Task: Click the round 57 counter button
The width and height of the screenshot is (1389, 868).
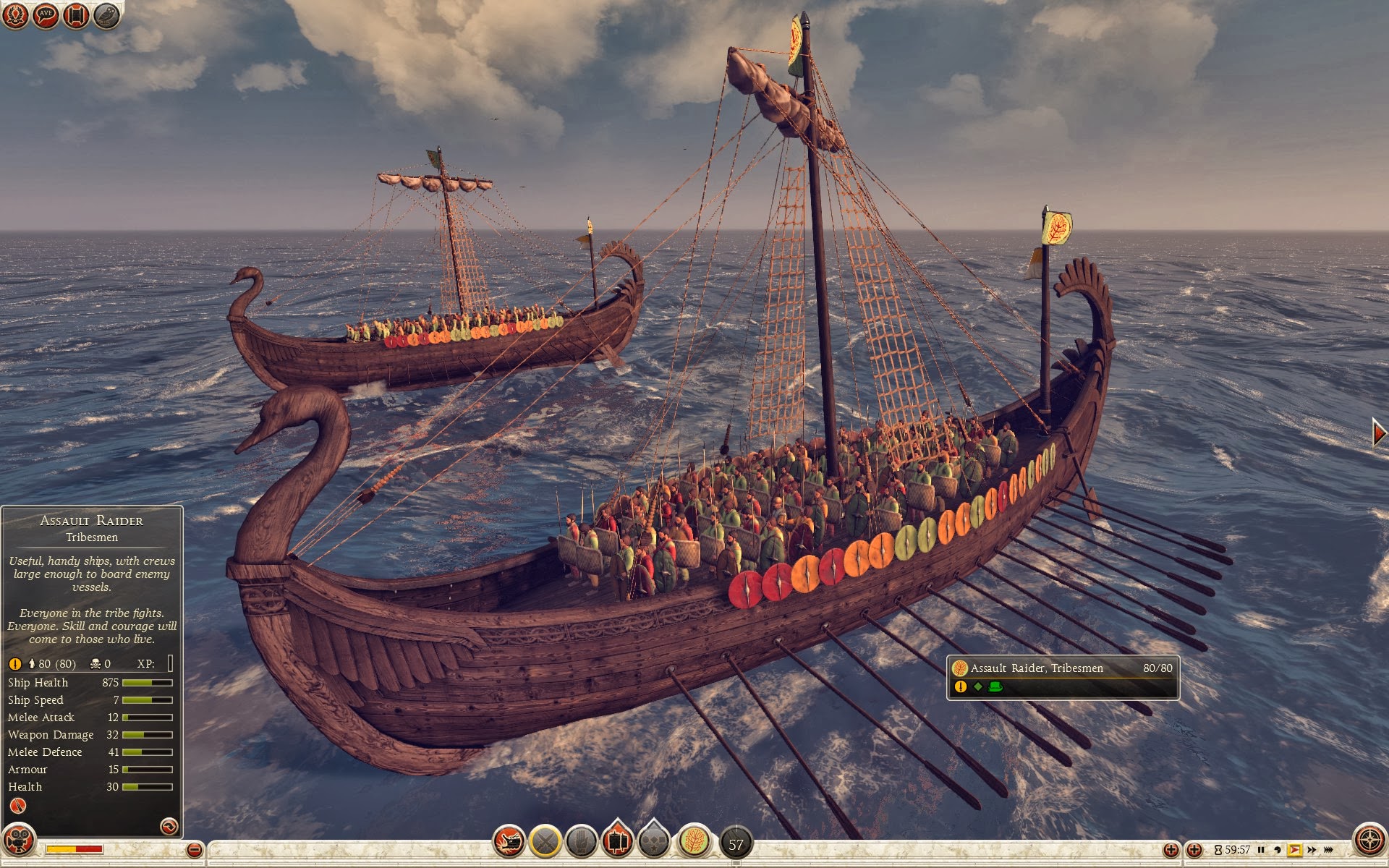Action: point(736,843)
